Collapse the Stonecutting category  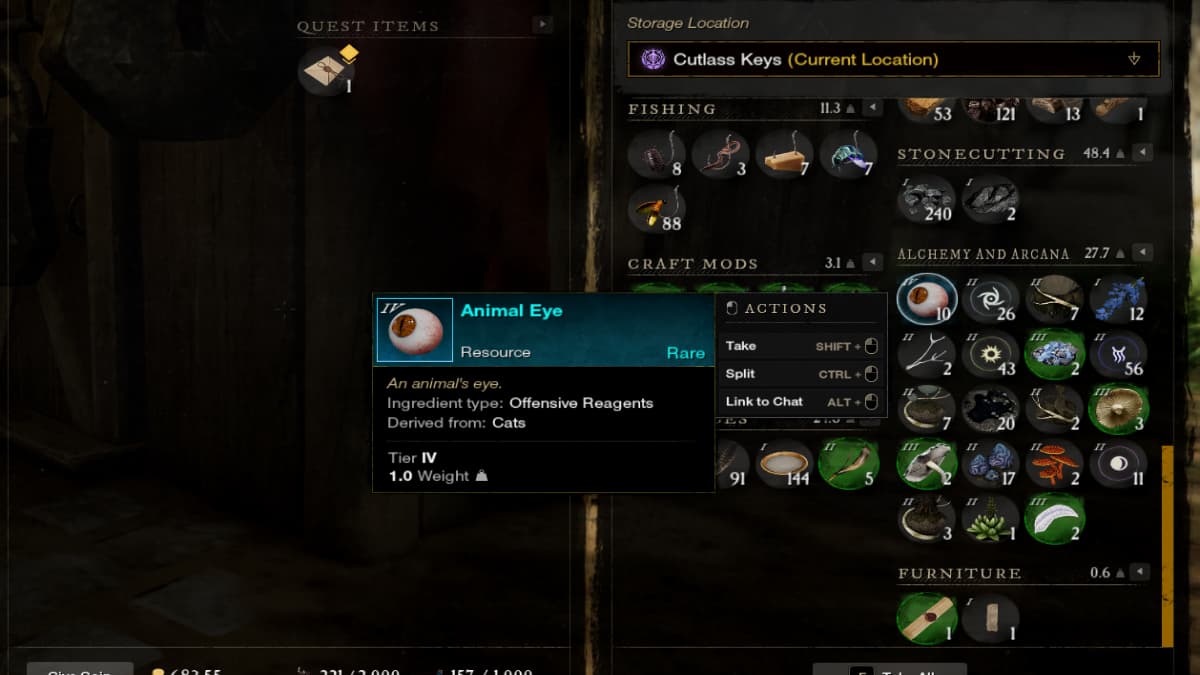click(x=1142, y=153)
